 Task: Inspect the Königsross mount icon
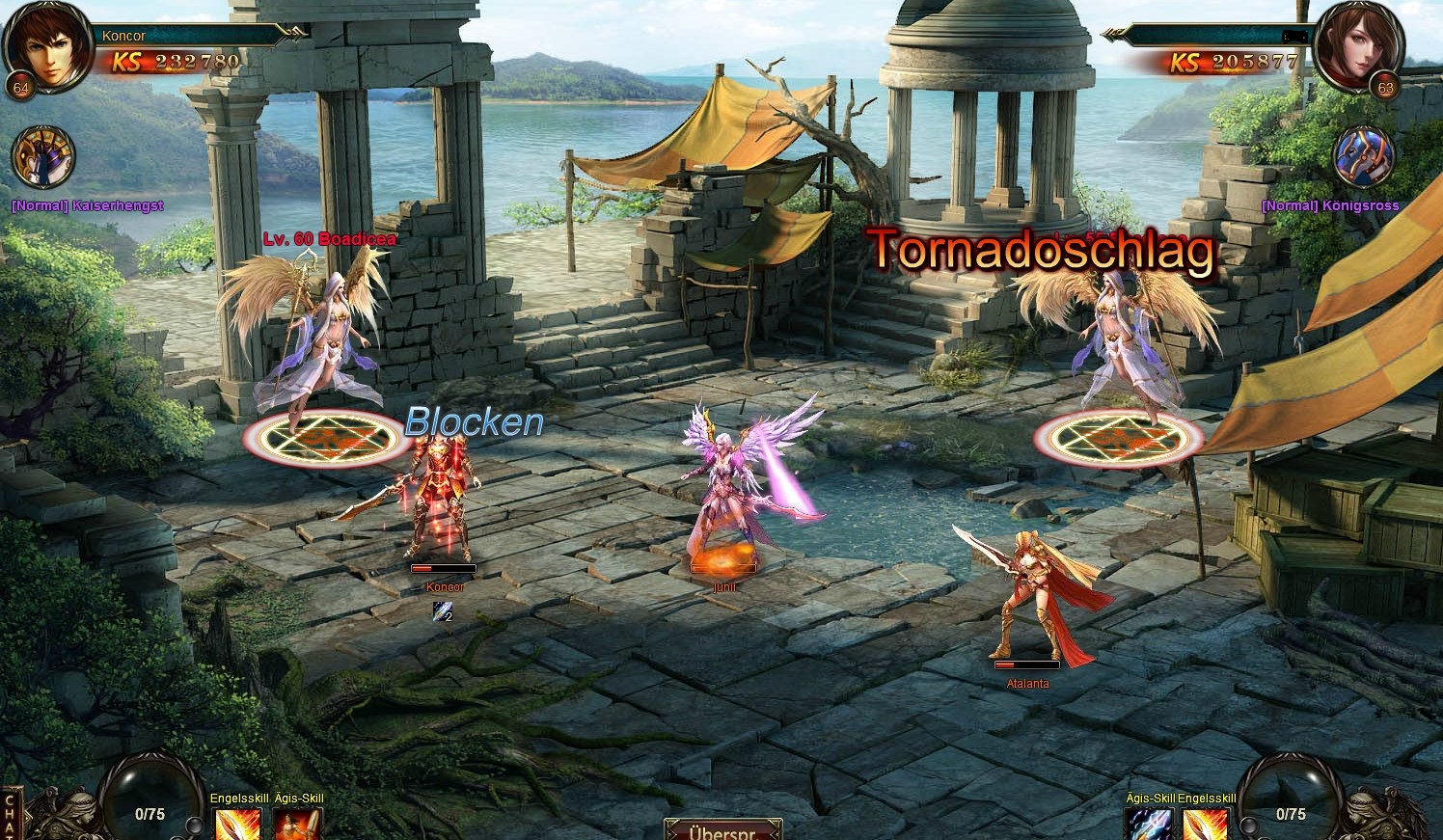1363,157
